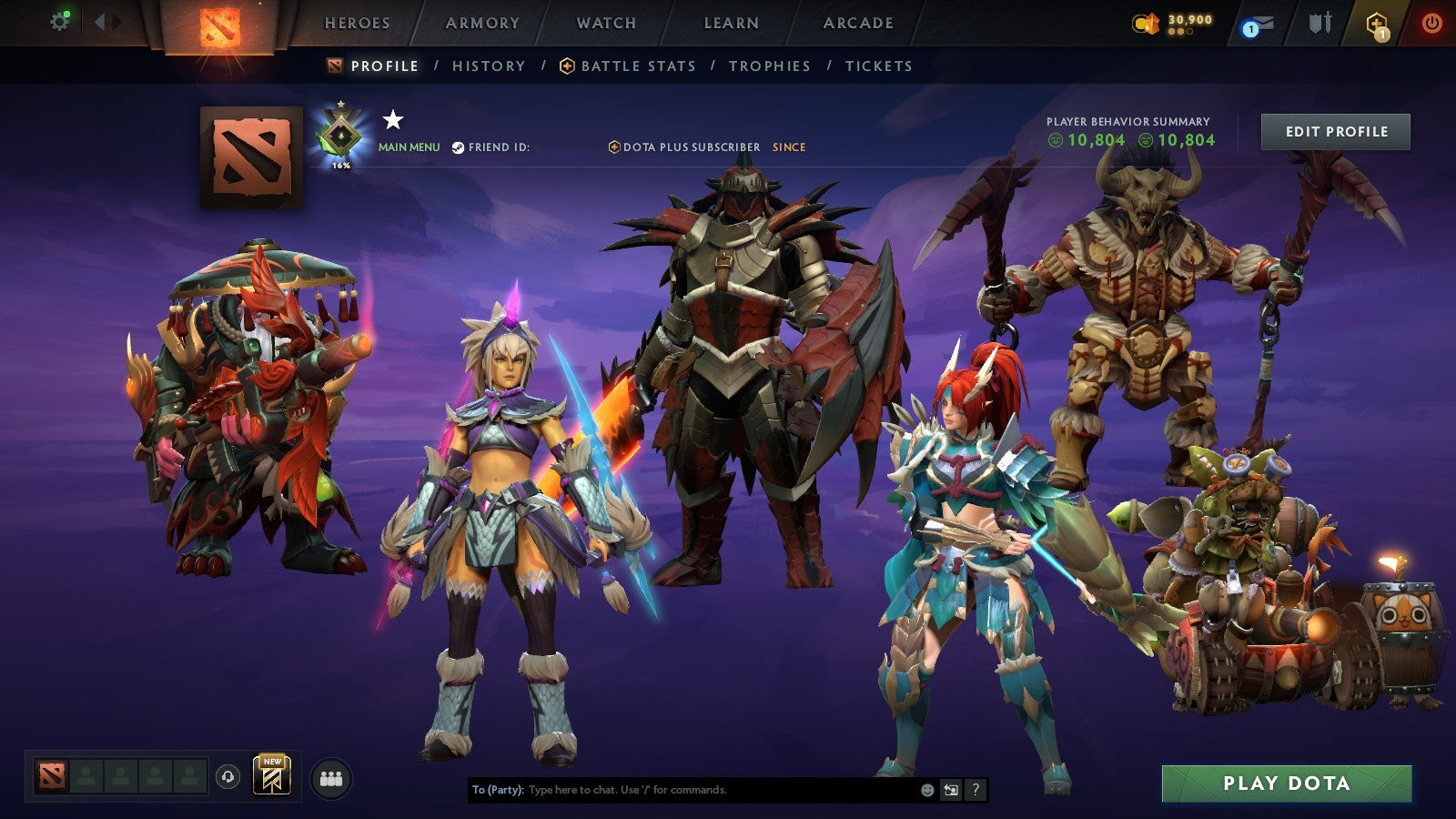The height and width of the screenshot is (819, 1456).
Task: Toggle voice chat with the headset icon
Action: (x=228, y=776)
